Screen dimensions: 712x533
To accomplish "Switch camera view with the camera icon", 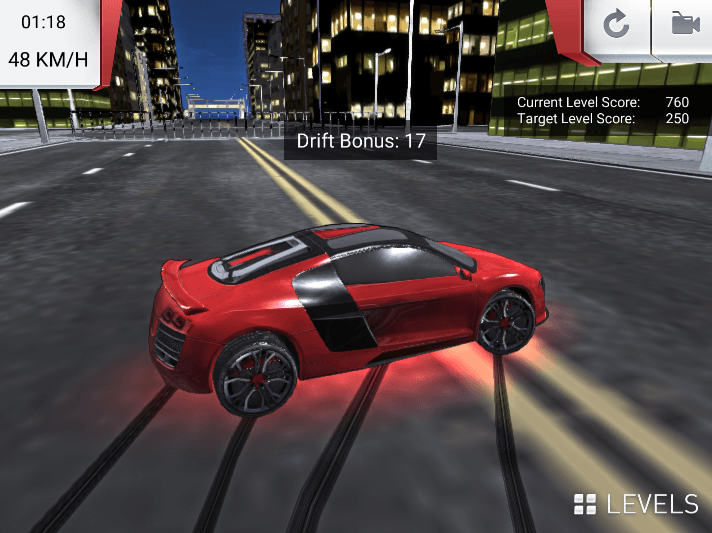I will (x=685, y=24).
